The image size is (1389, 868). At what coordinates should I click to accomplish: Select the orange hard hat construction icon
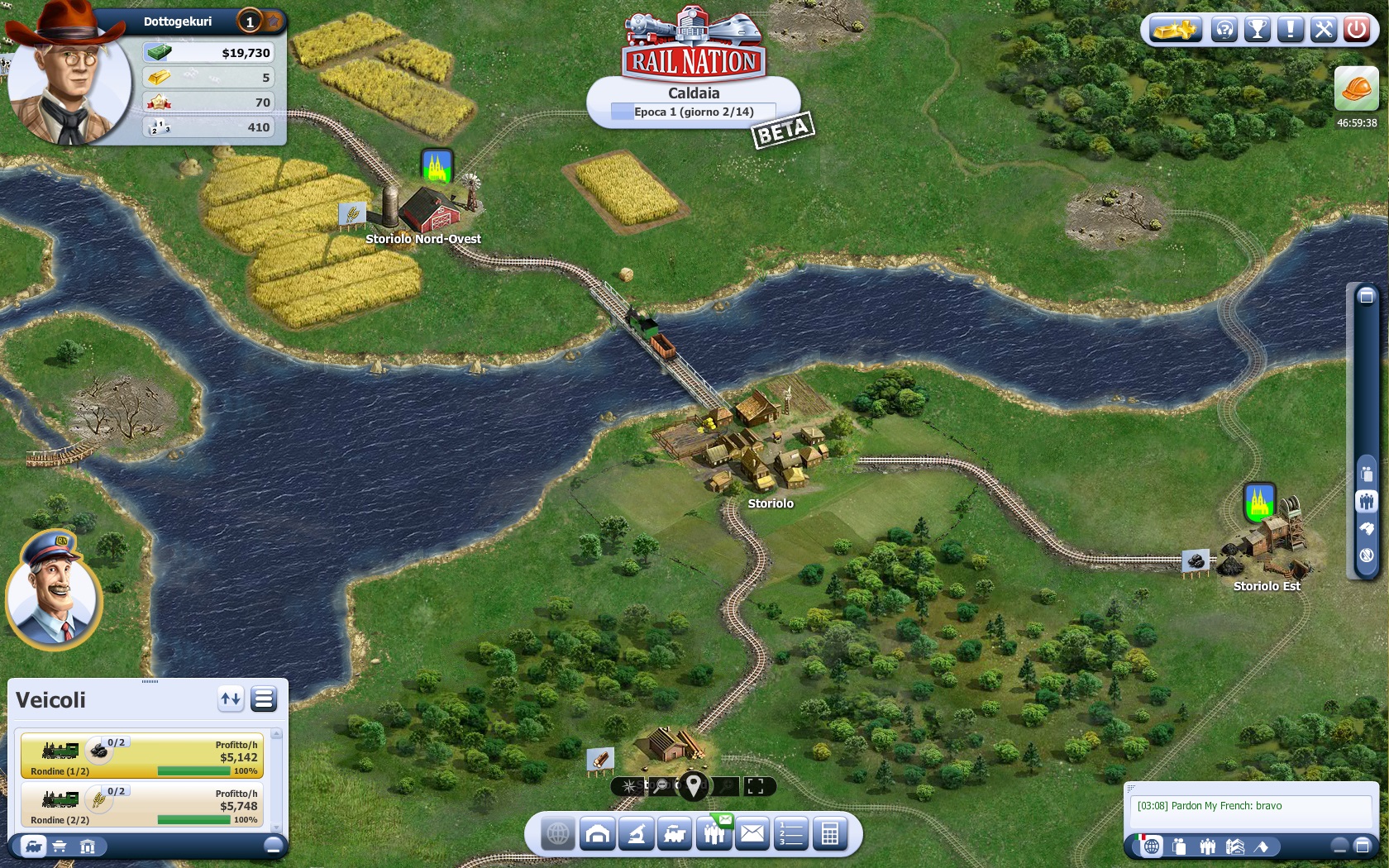(1356, 88)
